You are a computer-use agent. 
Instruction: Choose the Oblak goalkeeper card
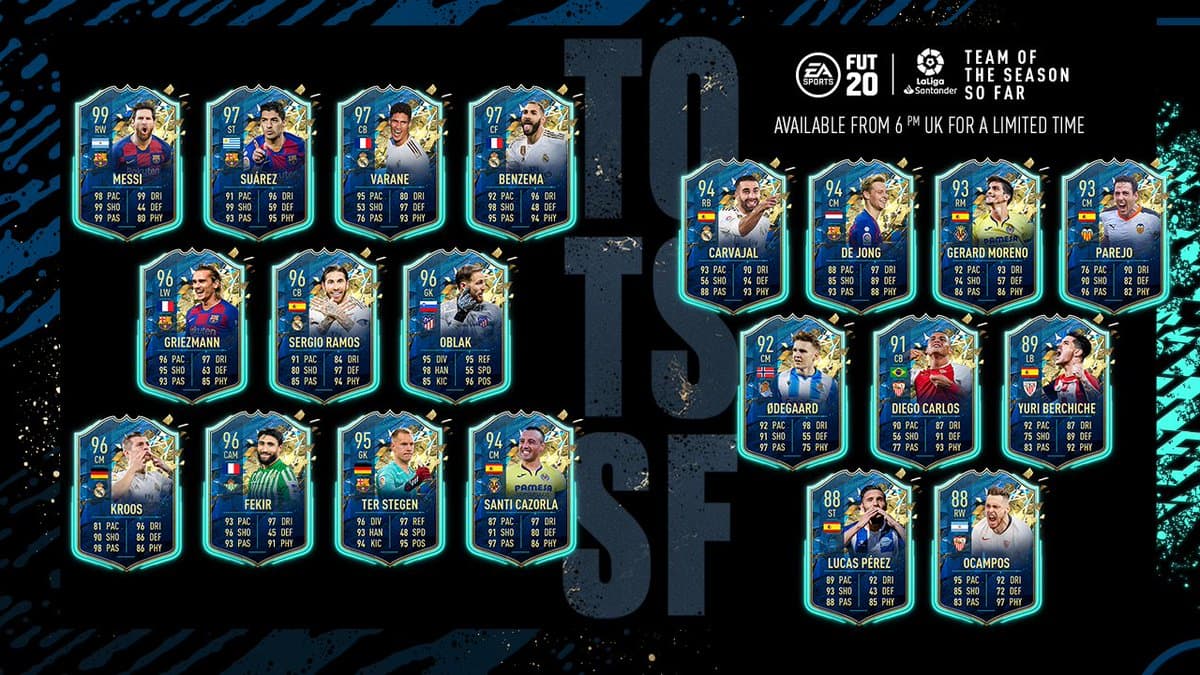tap(455, 325)
